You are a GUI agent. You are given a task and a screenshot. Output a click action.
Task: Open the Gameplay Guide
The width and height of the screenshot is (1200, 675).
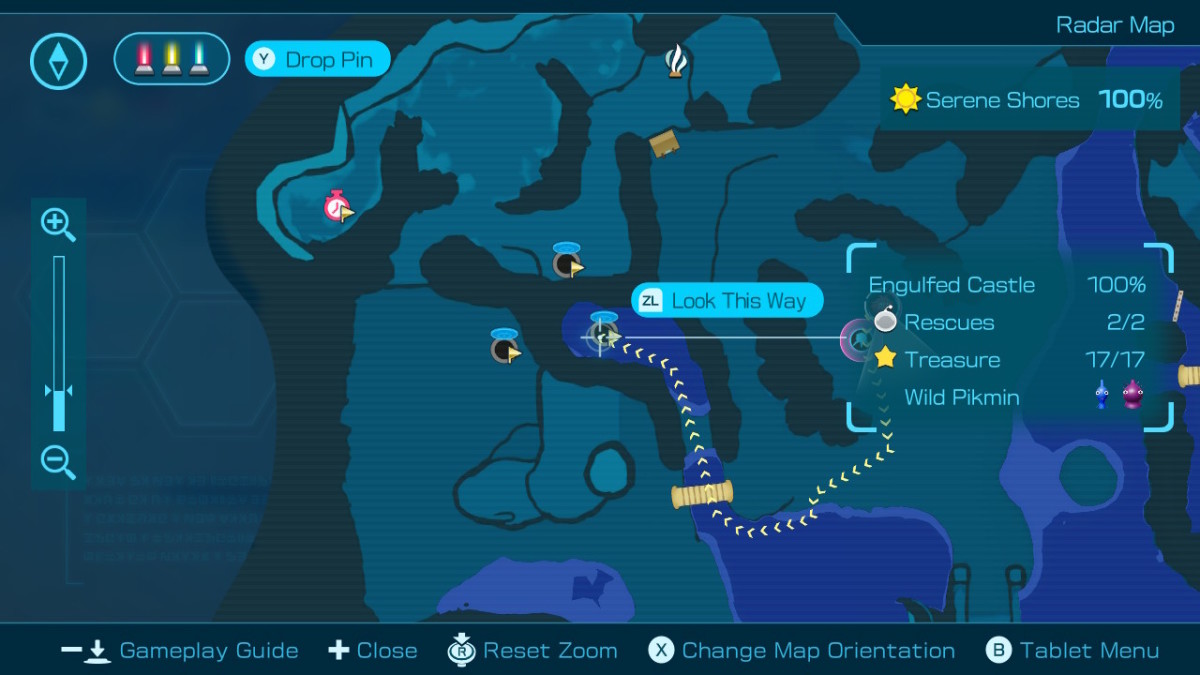click(180, 651)
